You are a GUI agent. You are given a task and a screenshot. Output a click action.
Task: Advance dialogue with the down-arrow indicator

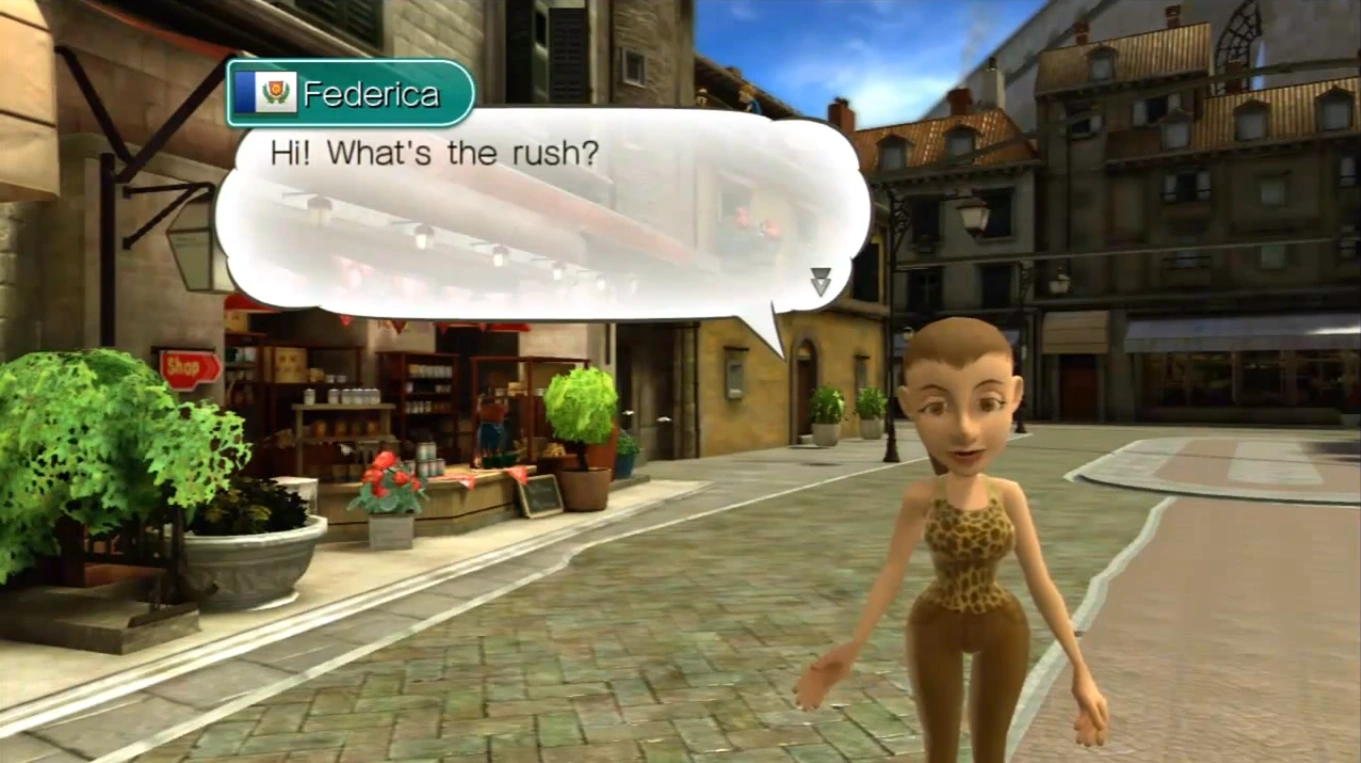[x=820, y=281]
